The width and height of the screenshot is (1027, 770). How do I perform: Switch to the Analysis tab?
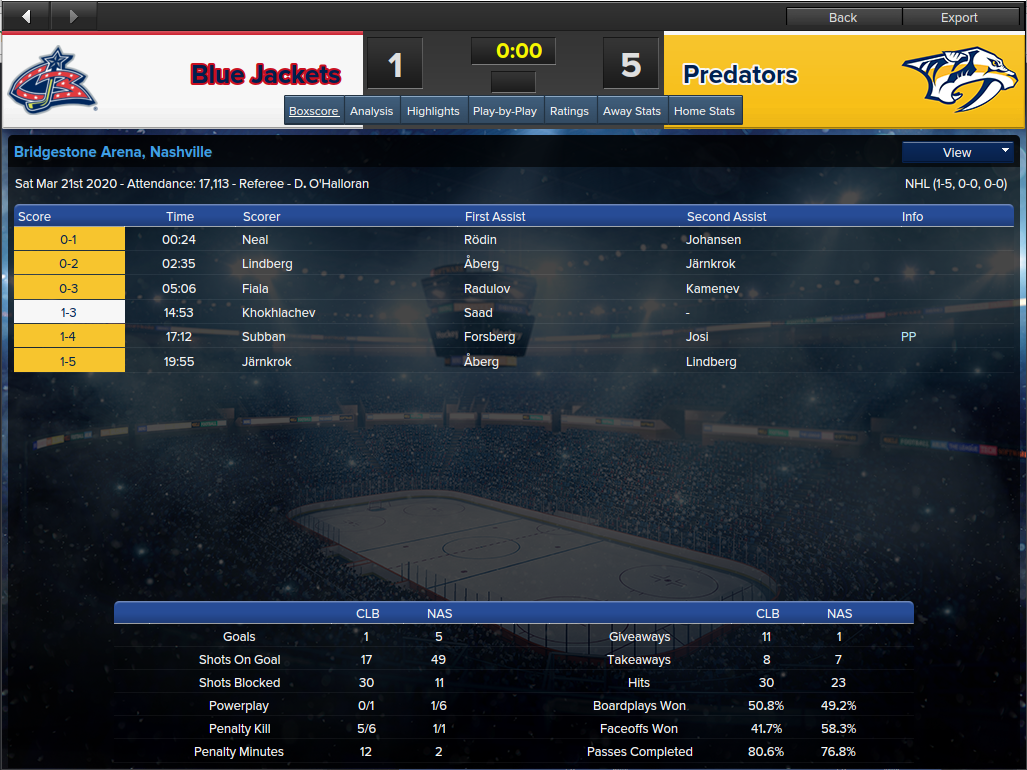pos(371,111)
